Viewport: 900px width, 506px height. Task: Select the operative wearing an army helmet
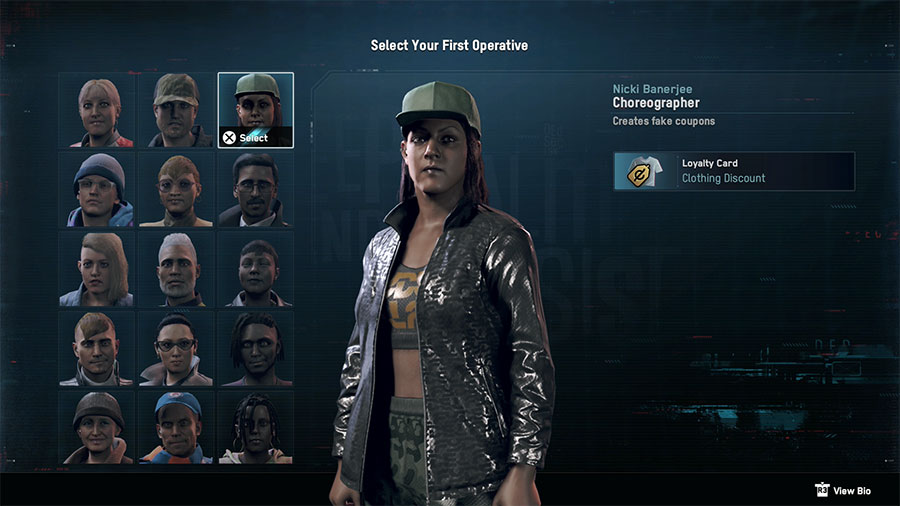95,428
